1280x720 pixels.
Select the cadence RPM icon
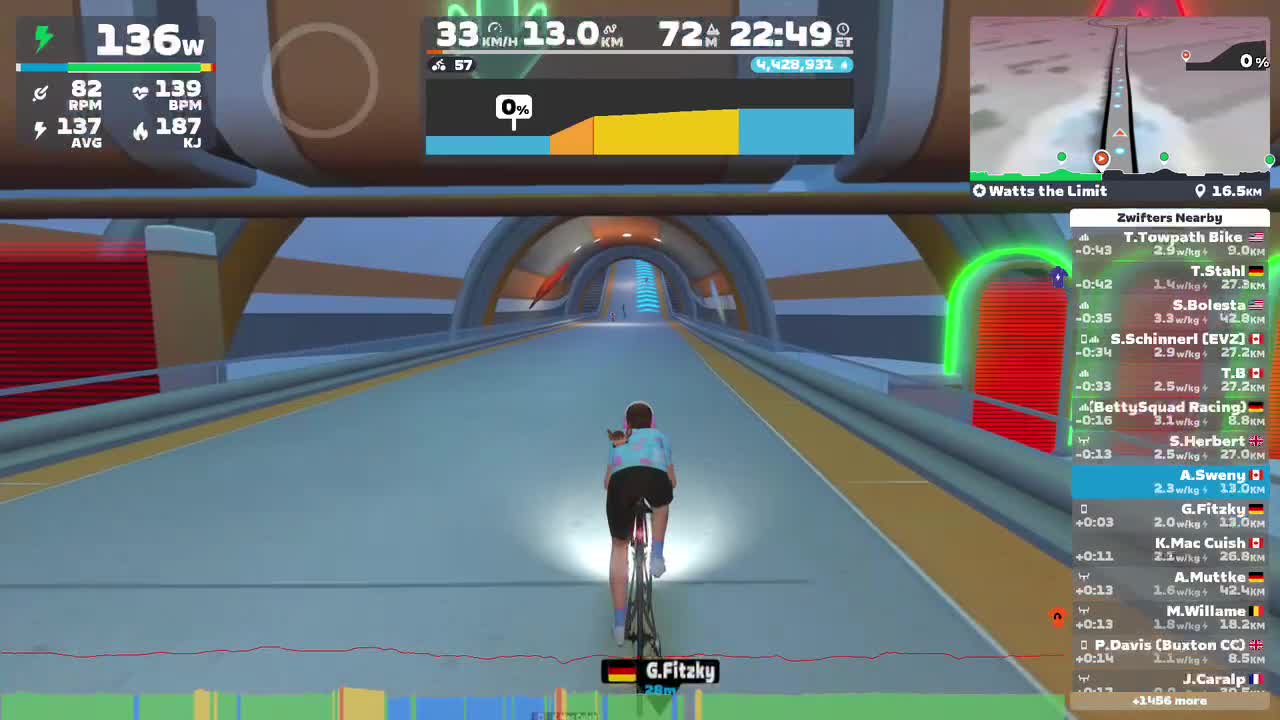38,92
